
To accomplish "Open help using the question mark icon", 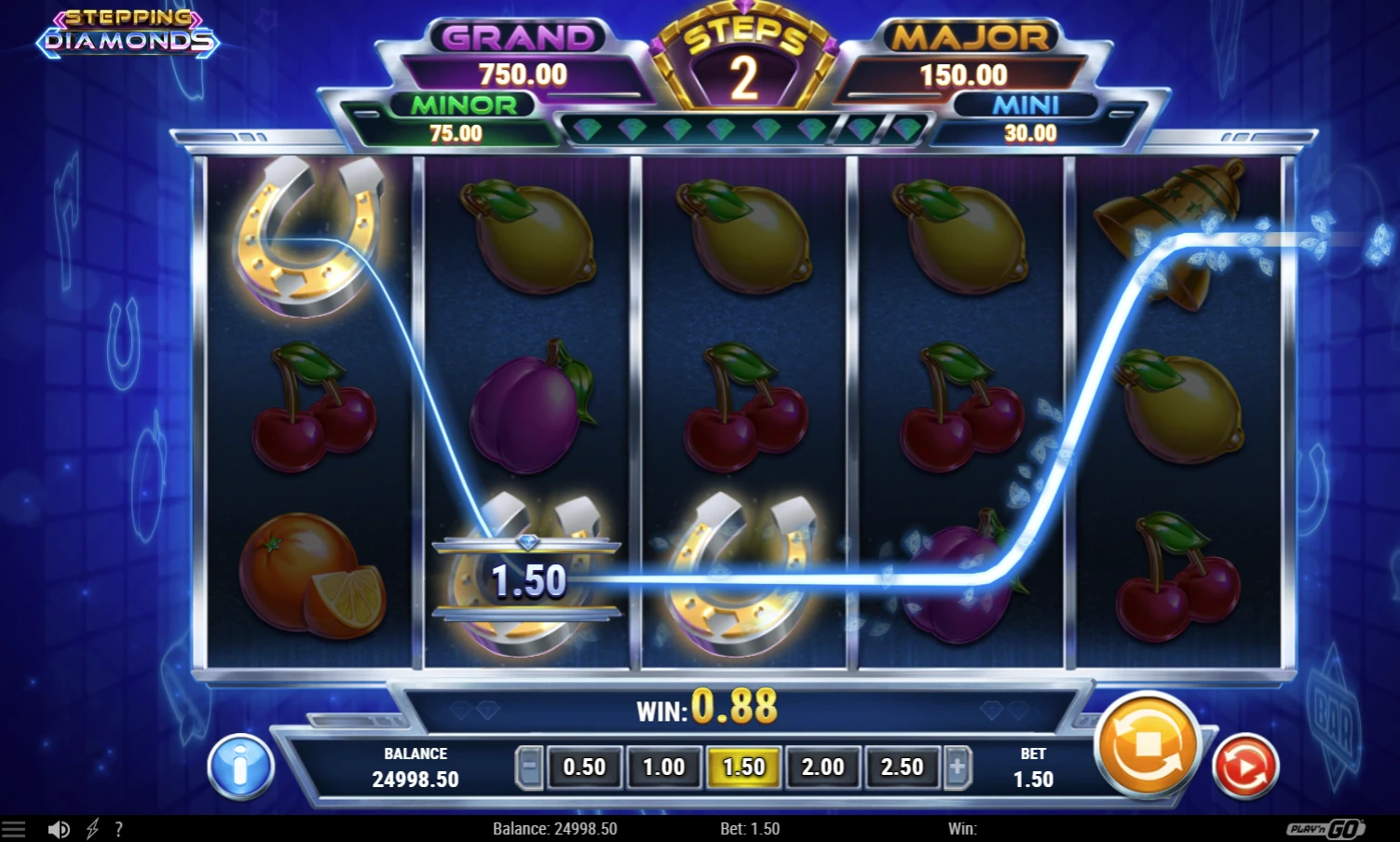I will (x=118, y=829).
